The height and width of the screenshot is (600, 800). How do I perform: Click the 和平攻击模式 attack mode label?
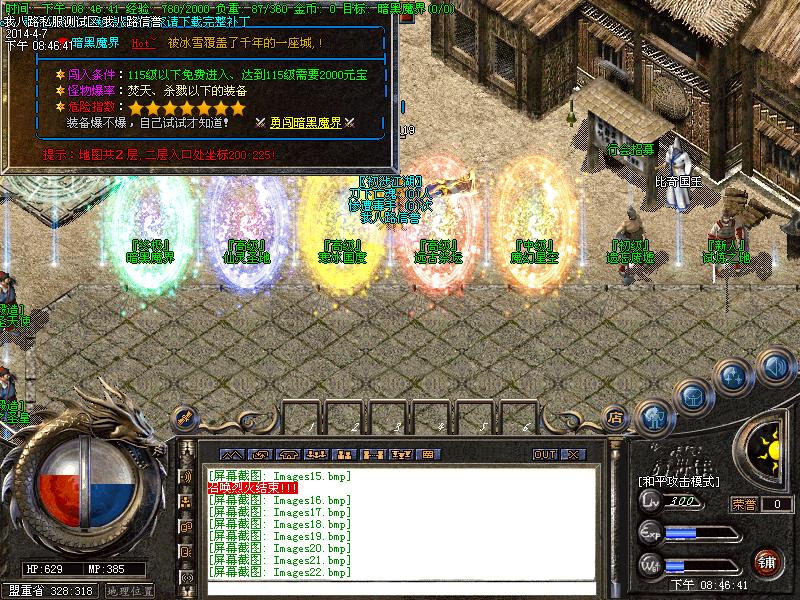(679, 481)
